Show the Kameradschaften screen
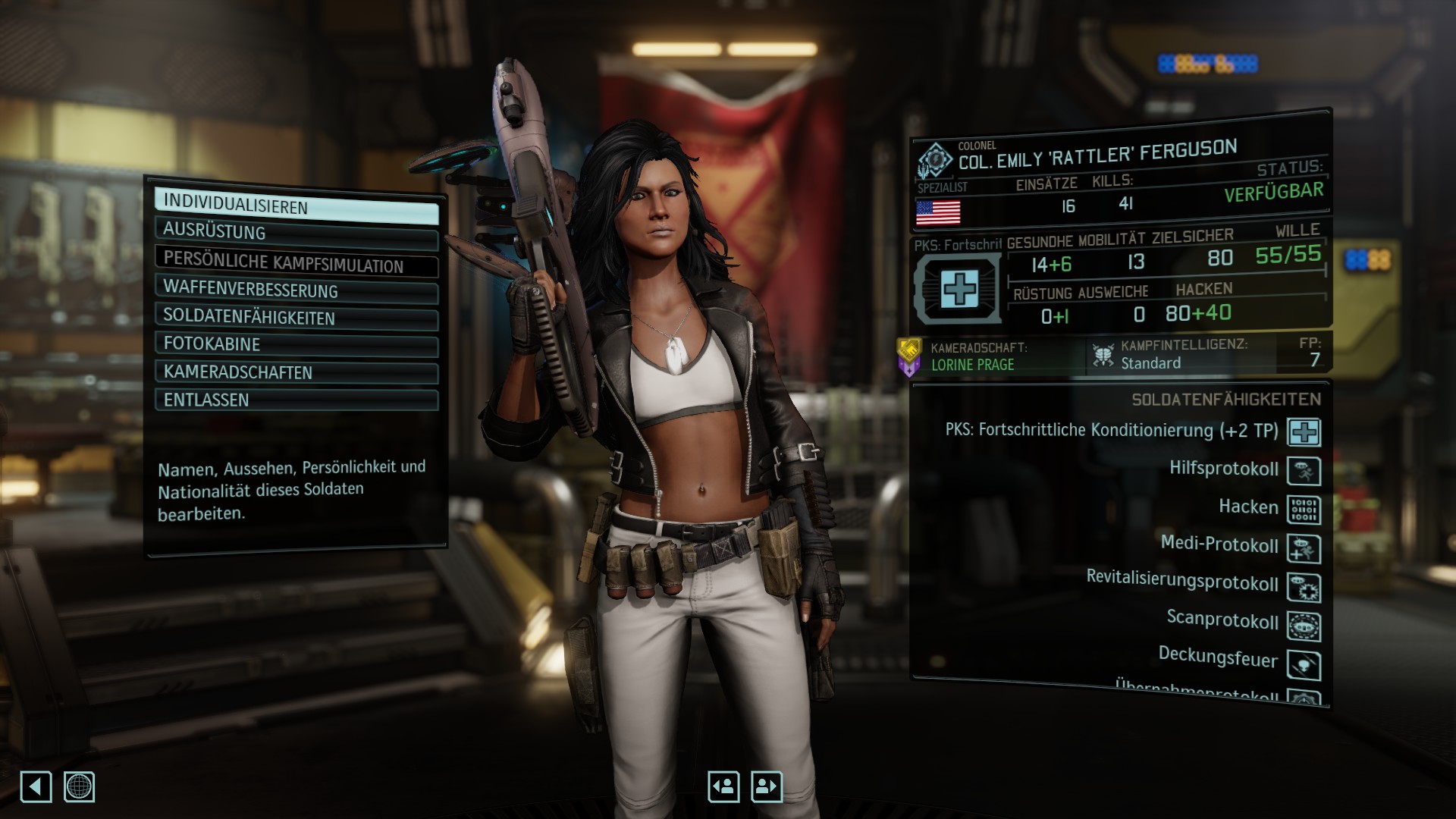The width and height of the screenshot is (1456, 819). pyautogui.click(x=296, y=372)
